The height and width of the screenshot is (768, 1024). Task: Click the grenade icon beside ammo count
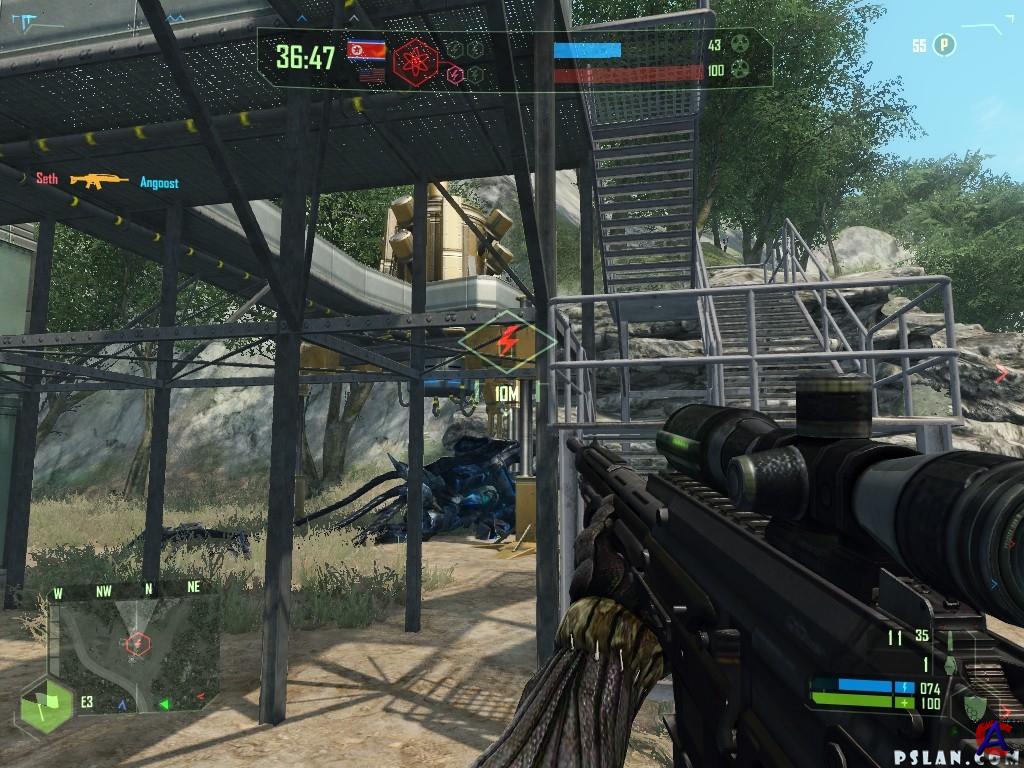coord(949,664)
